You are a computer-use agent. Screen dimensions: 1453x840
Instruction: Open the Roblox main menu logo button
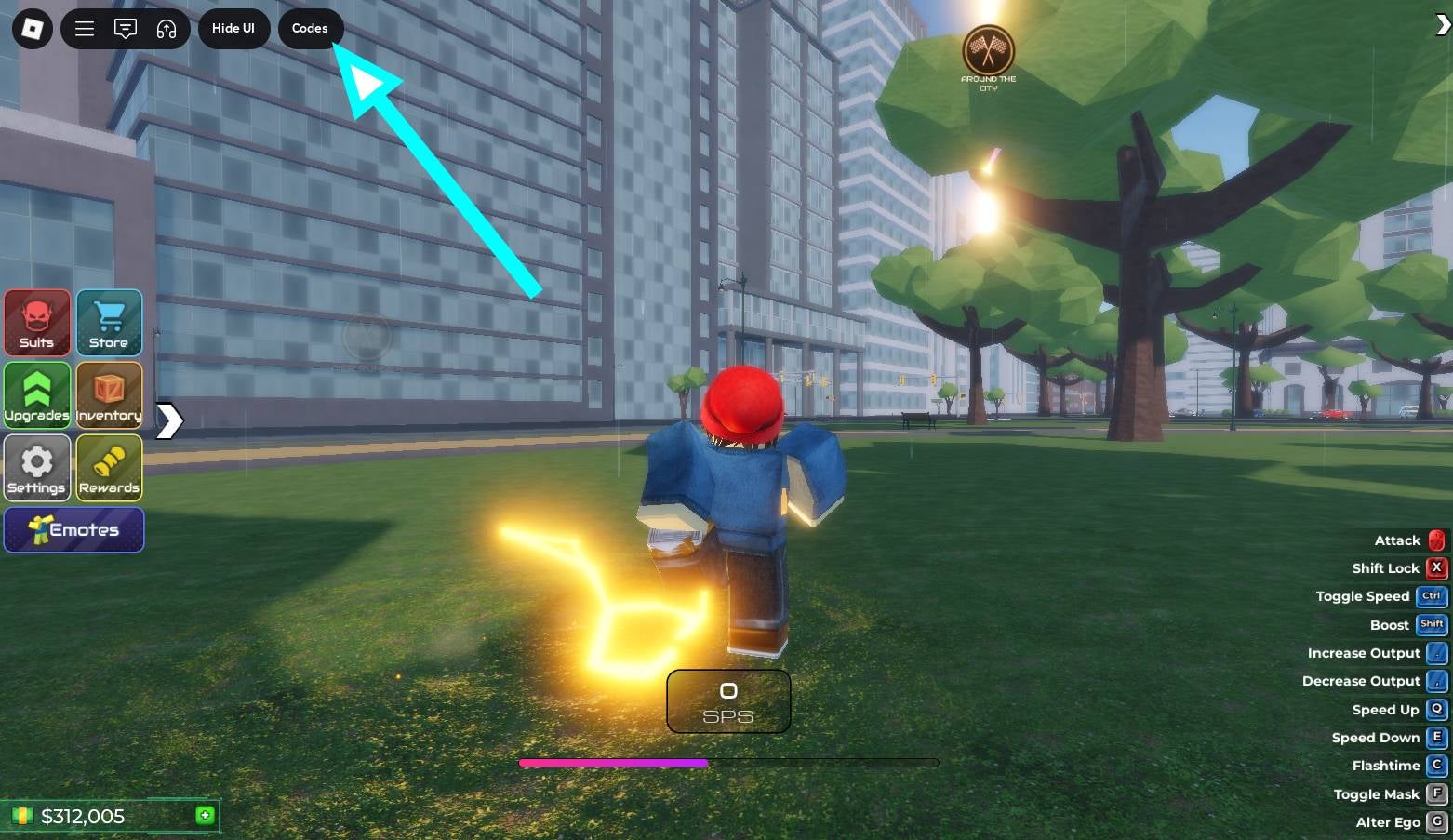pos(32,29)
